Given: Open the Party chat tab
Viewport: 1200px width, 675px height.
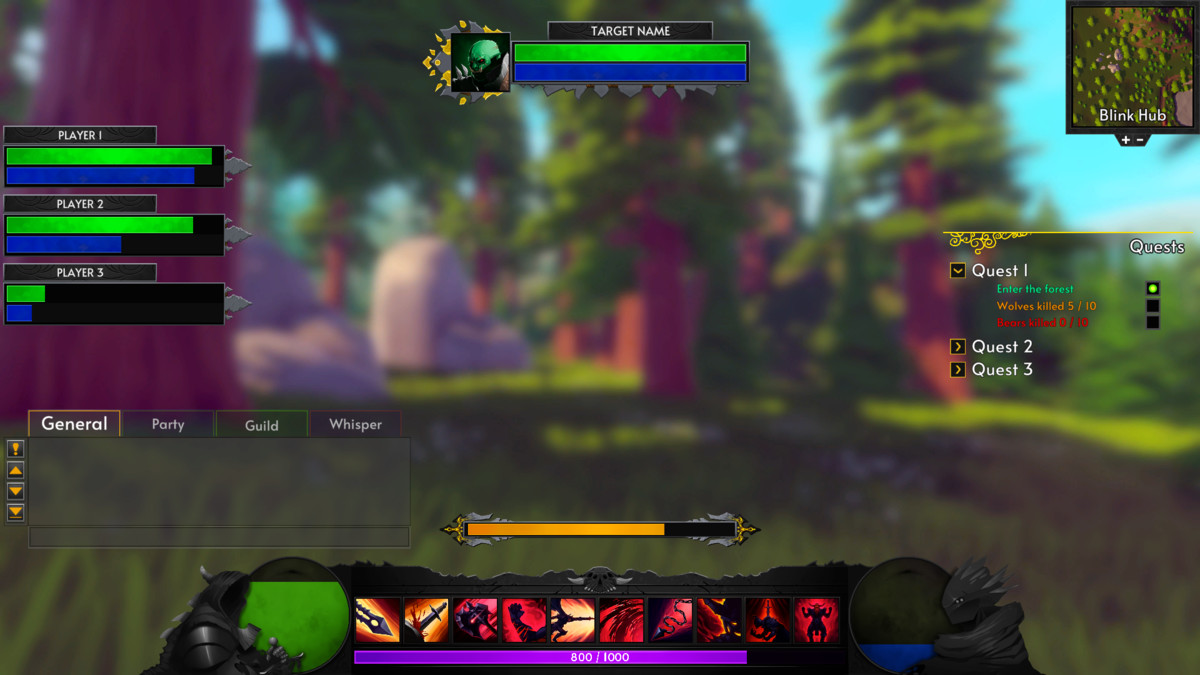Looking at the screenshot, I should pos(168,424).
